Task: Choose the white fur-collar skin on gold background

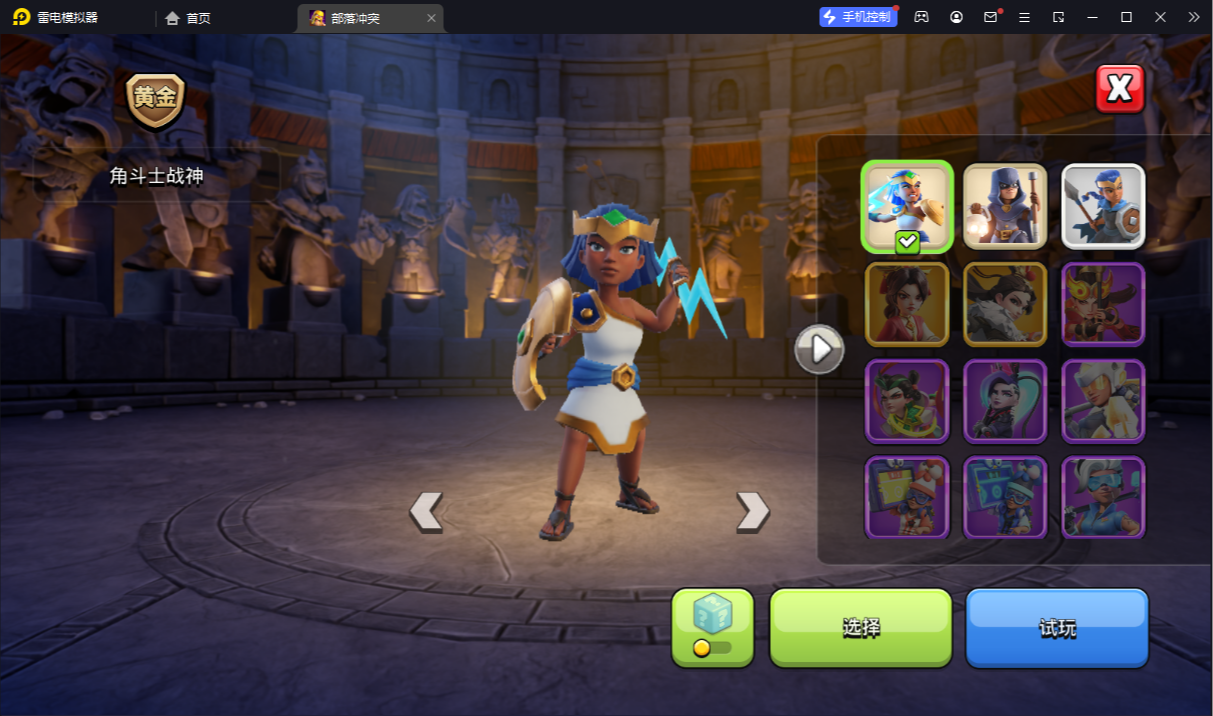Action: (x=1005, y=304)
